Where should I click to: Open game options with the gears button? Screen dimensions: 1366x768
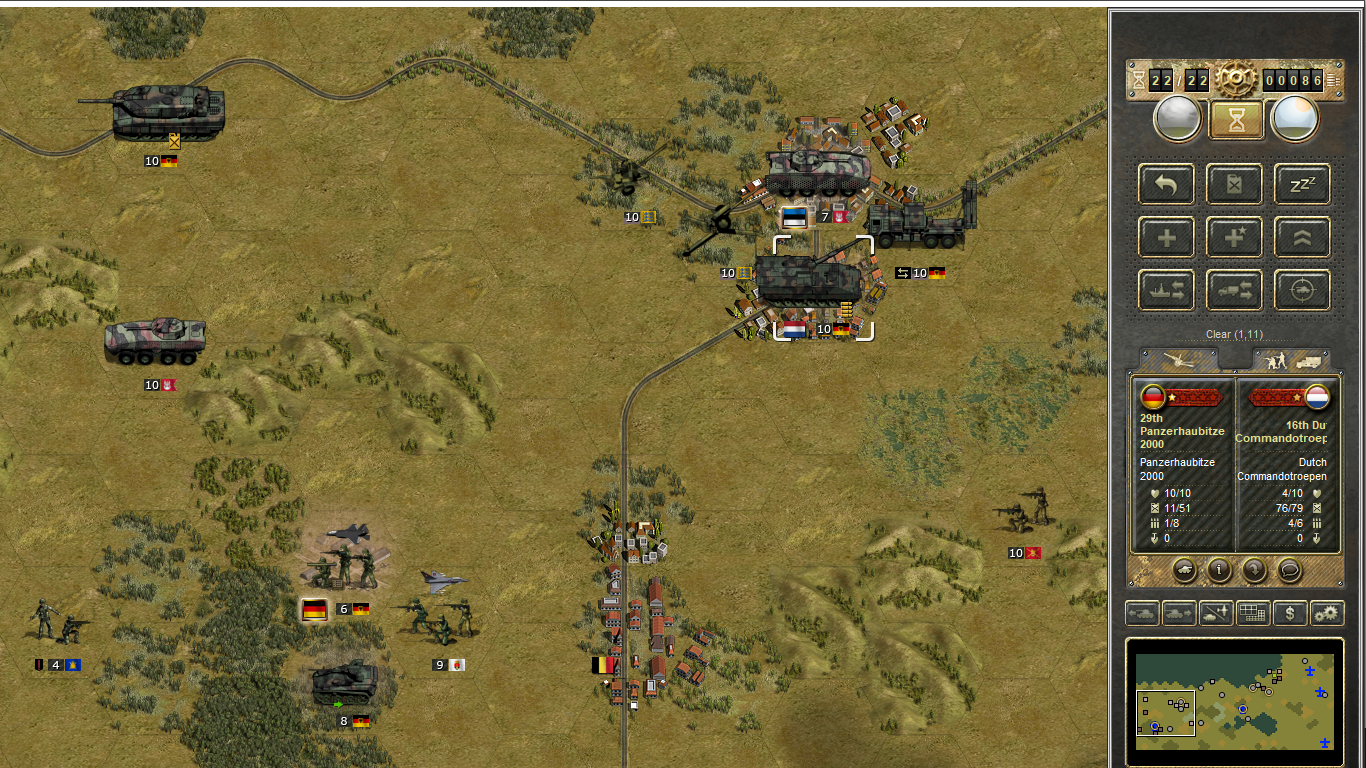(x=1327, y=613)
